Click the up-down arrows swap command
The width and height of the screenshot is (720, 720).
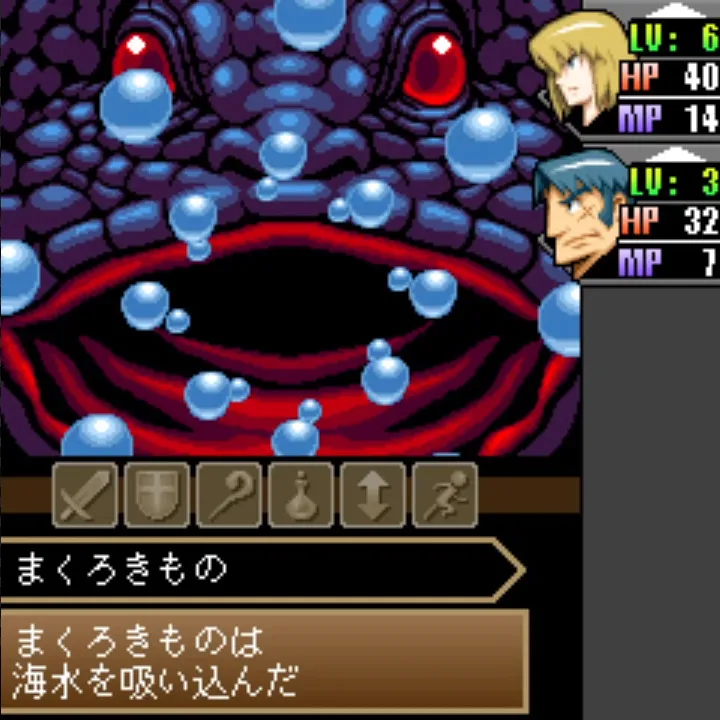pos(373,494)
